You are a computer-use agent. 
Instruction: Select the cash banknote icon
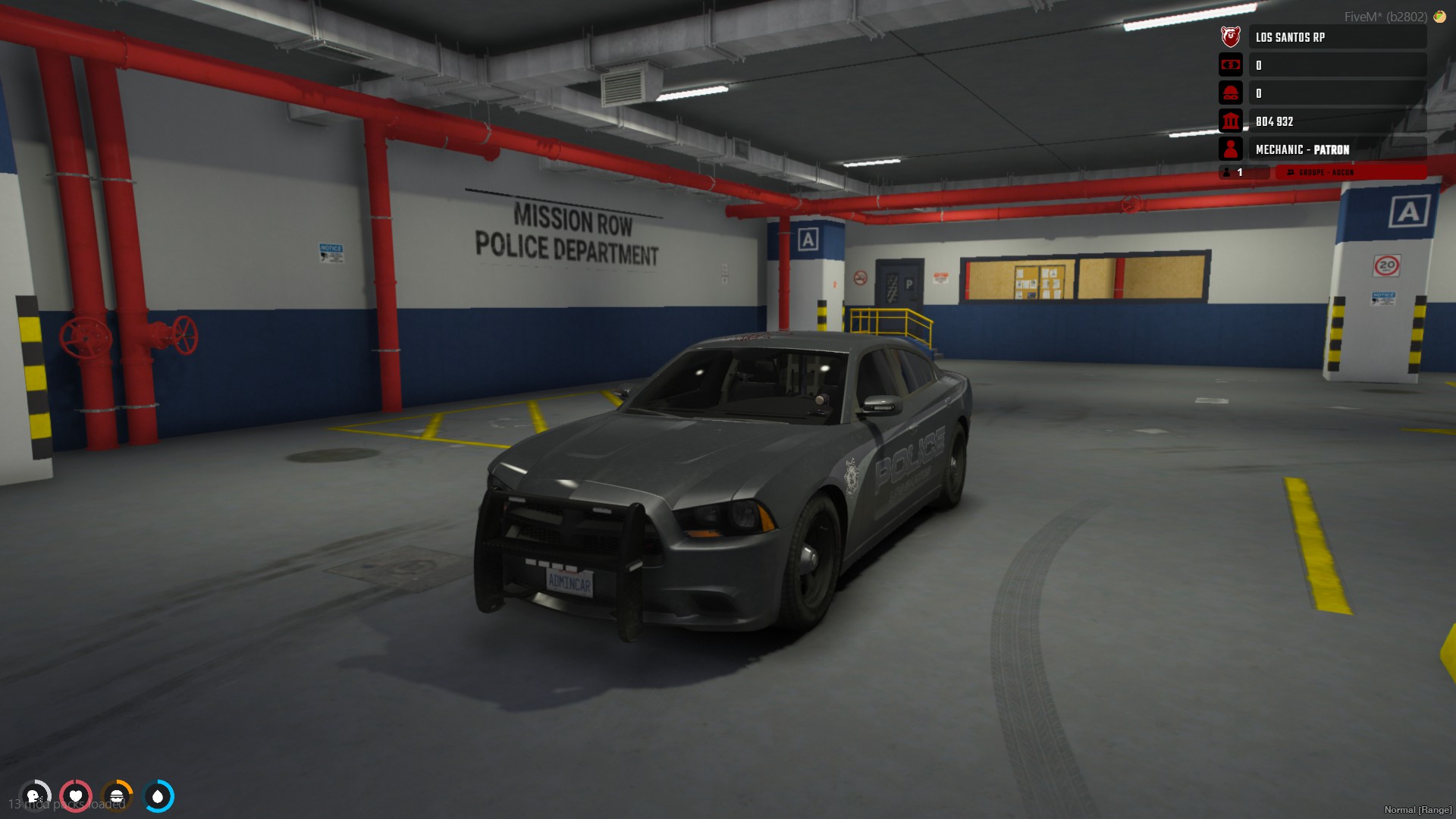(x=1230, y=65)
